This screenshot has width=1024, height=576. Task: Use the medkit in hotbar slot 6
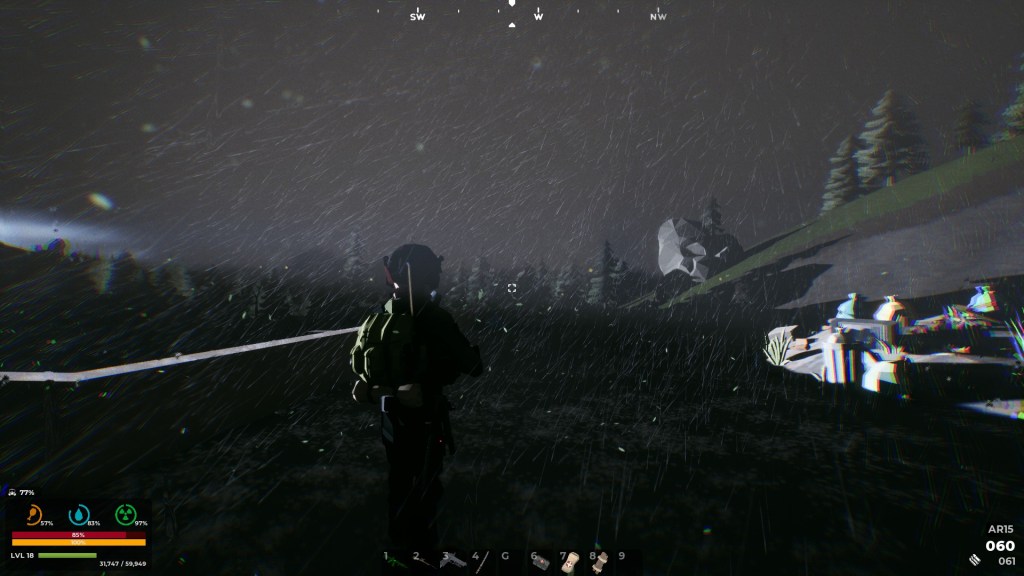[x=542, y=562]
